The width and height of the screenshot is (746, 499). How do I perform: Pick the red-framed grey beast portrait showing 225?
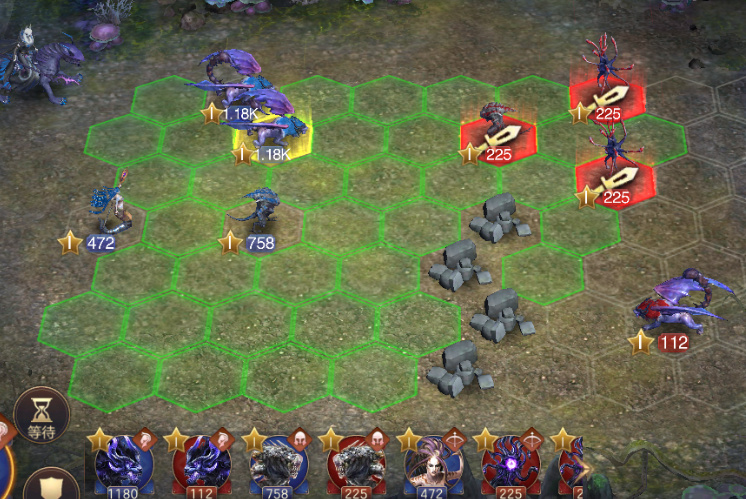coord(356,463)
